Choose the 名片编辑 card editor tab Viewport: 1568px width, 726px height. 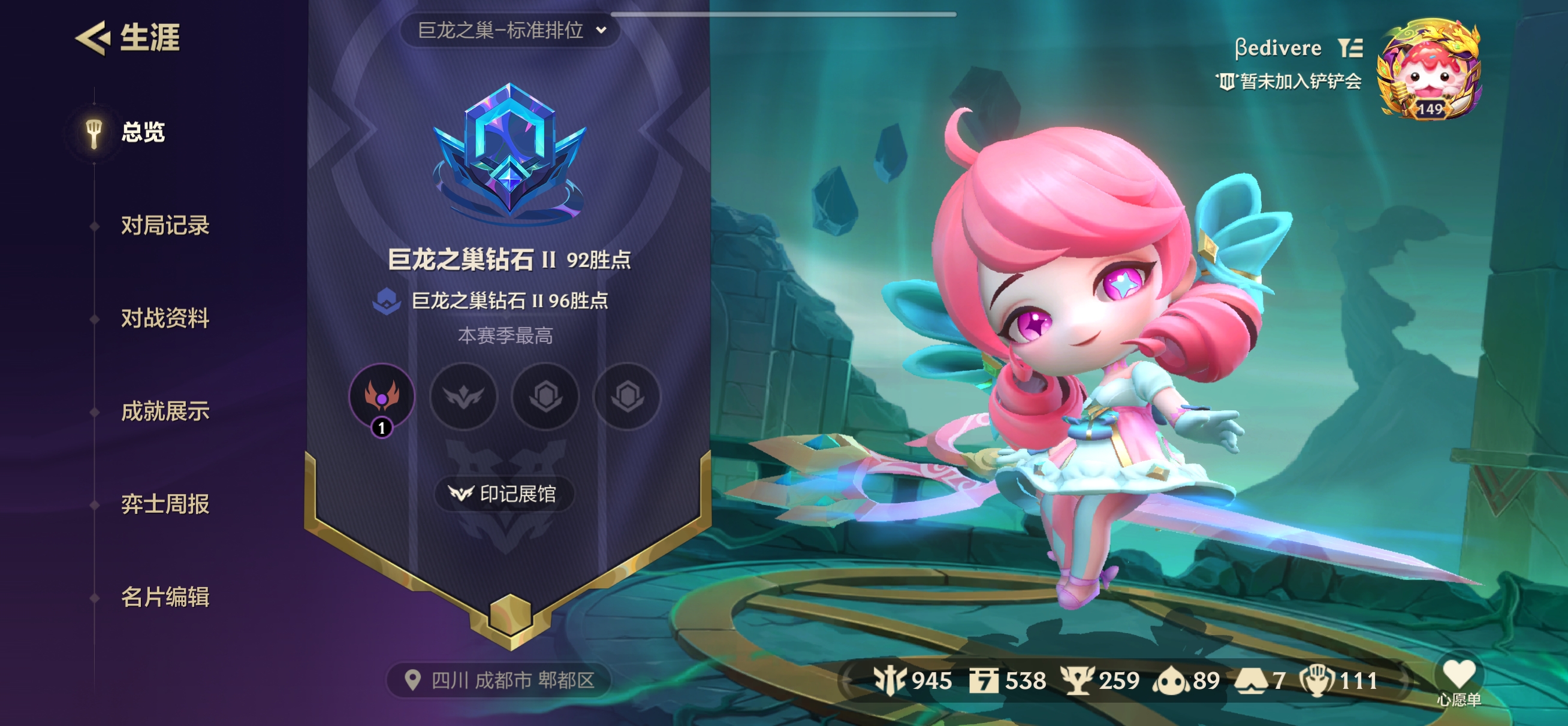(164, 597)
